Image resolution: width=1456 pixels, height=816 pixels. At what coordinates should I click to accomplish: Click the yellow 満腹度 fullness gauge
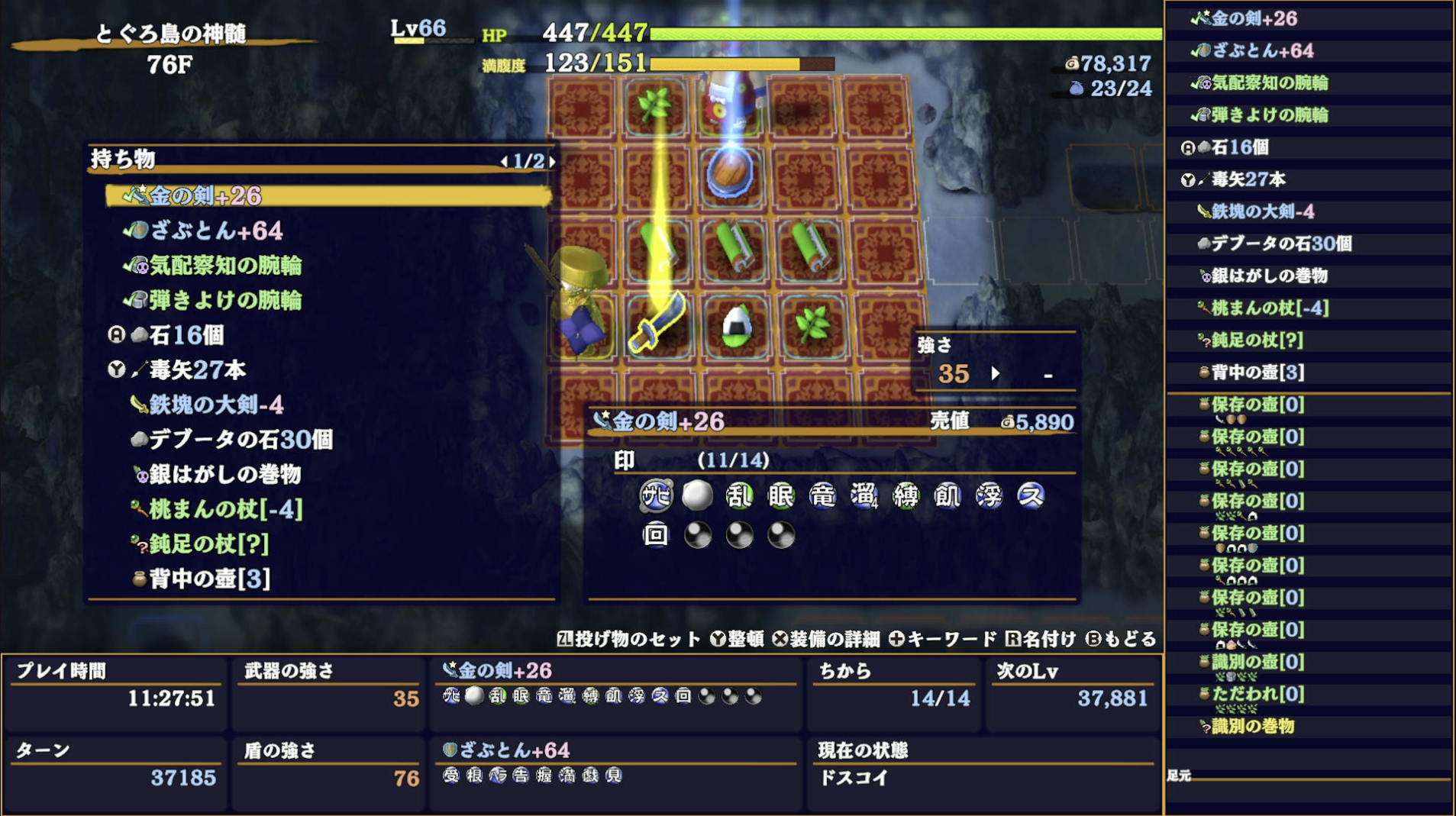click(x=725, y=63)
